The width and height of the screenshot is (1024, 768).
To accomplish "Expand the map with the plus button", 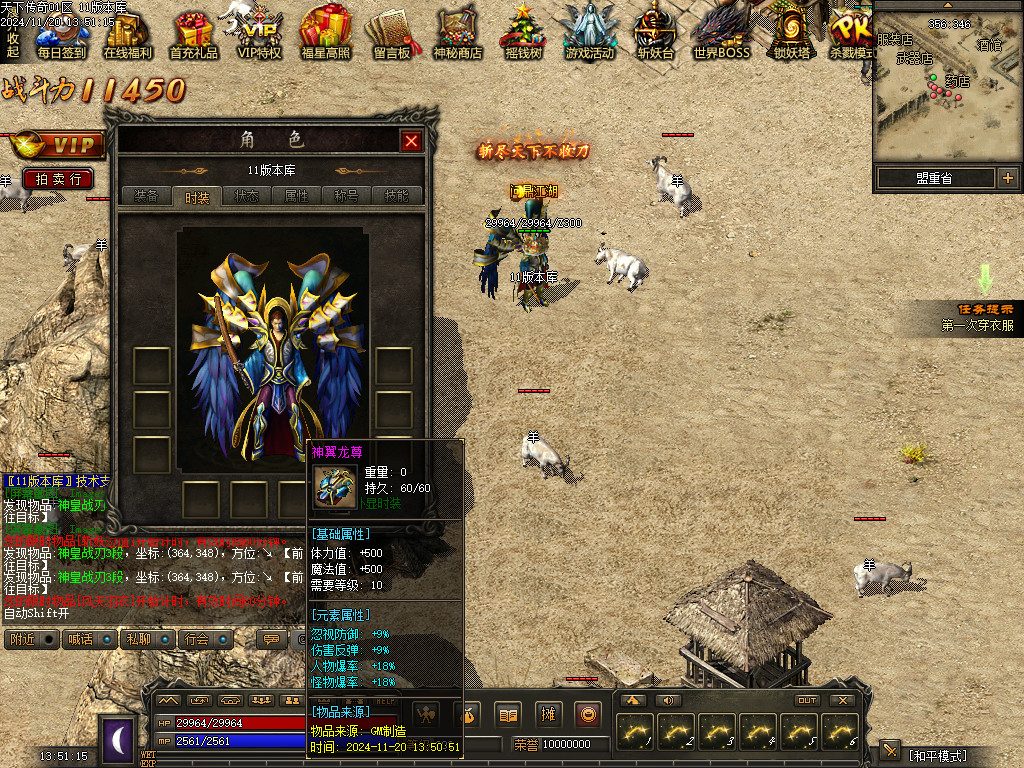I will click(x=1007, y=178).
